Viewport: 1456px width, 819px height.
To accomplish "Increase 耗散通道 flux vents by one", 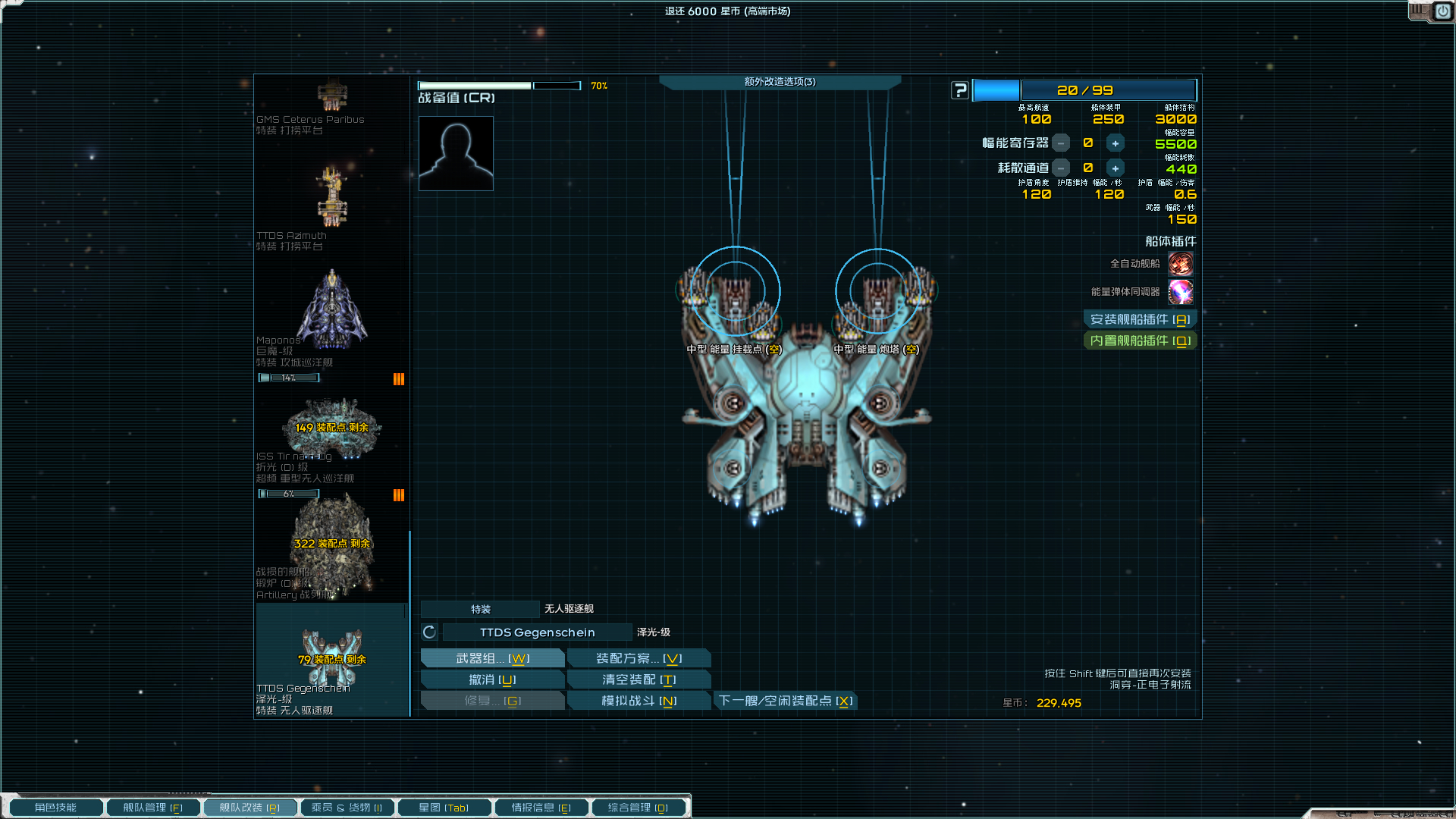I will pyautogui.click(x=1115, y=168).
